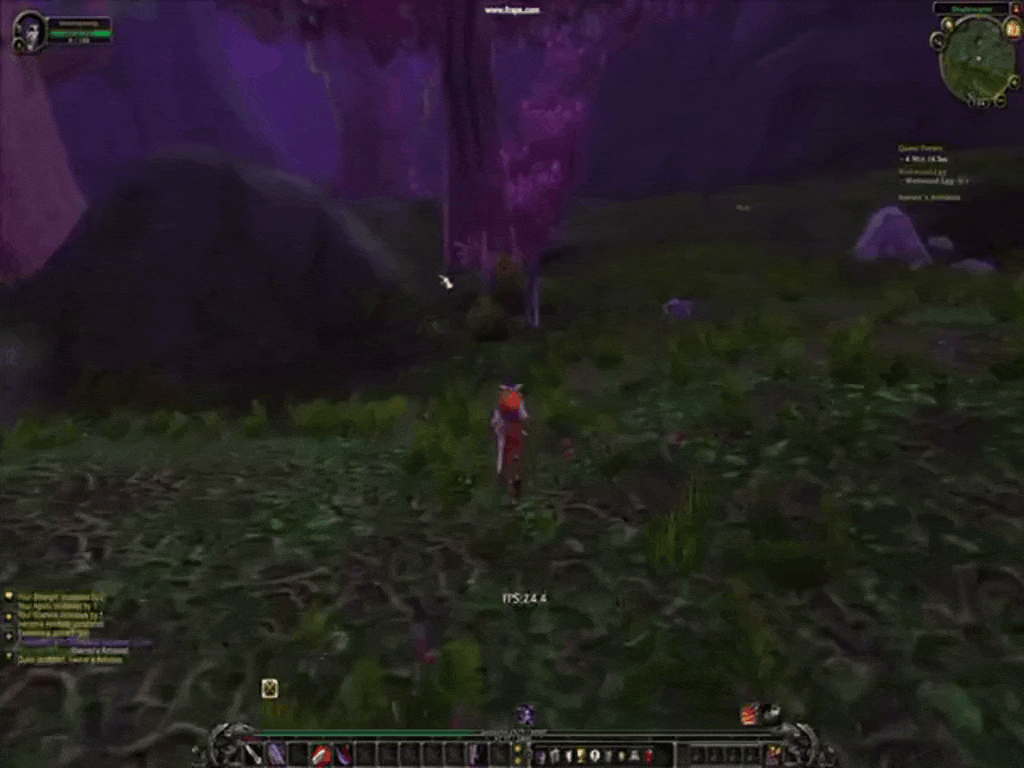Click the player character portrait

(x=30, y=30)
